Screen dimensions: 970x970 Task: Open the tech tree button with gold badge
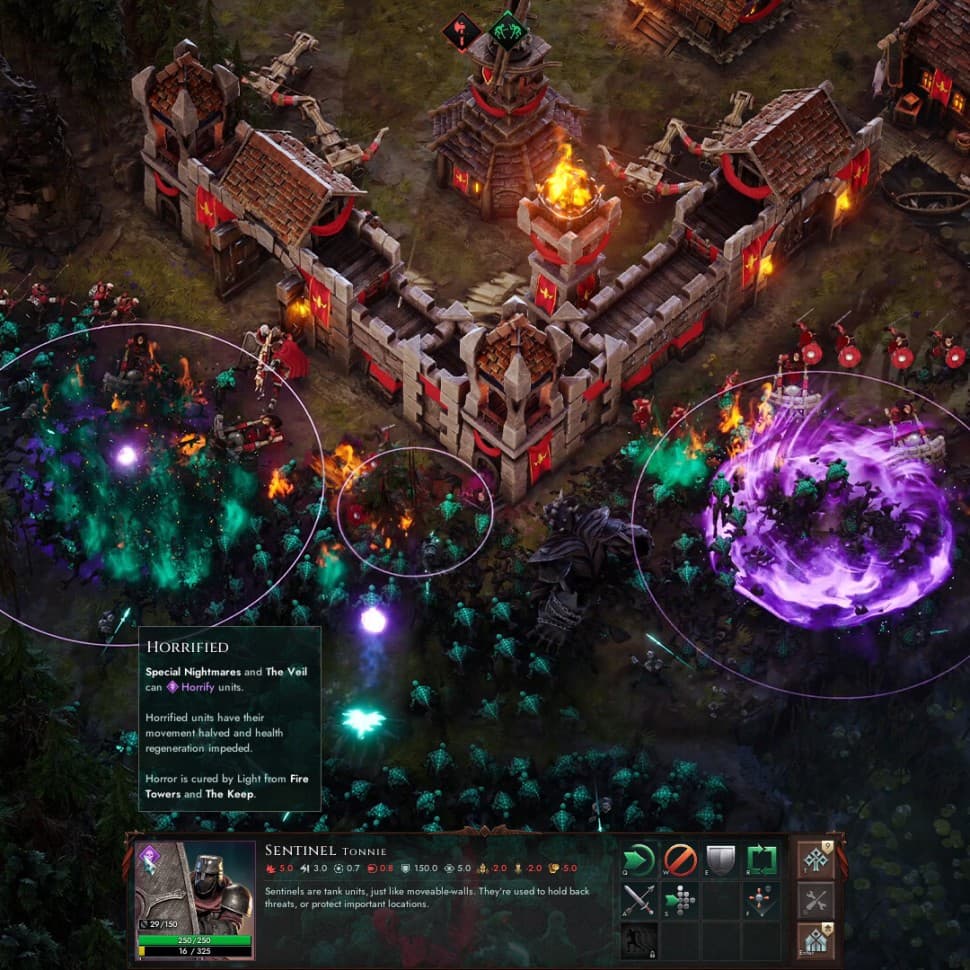[x=815, y=860]
